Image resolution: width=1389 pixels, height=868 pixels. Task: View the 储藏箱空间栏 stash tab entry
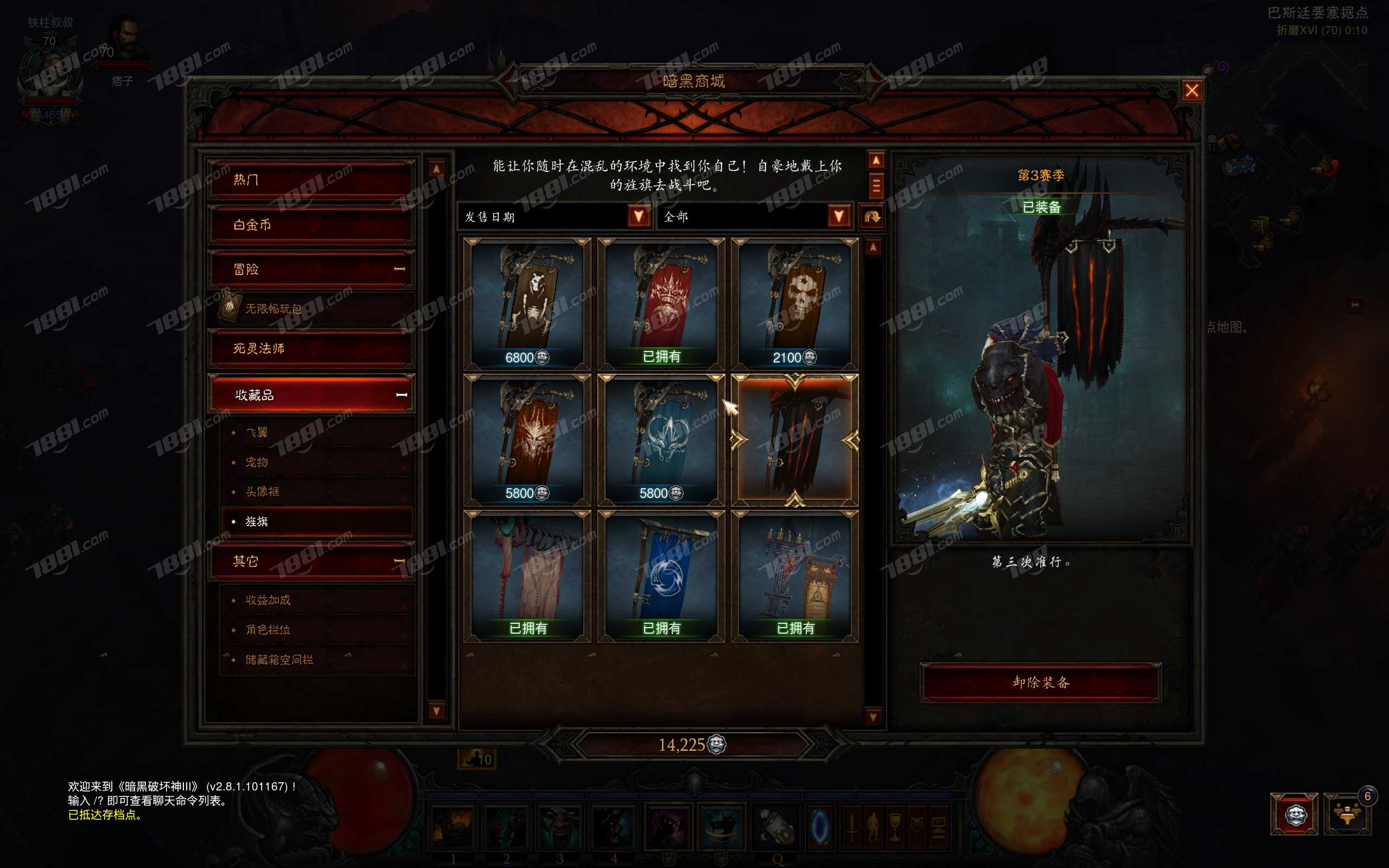click(x=279, y=660)
